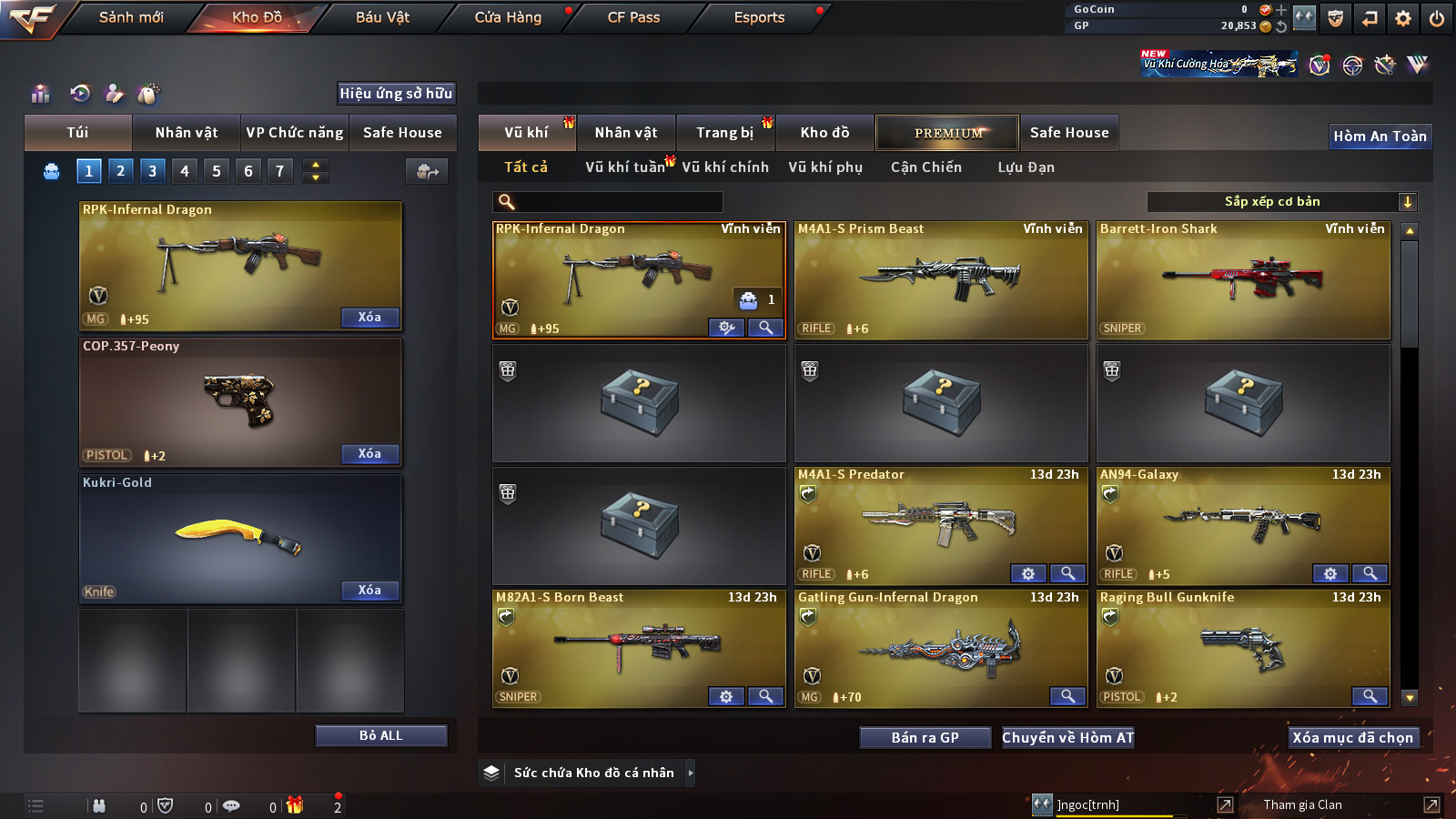Remove the COP.357-Peony from bag
Viewport: 1456px width, 819px height.
(x=369, y=454)
